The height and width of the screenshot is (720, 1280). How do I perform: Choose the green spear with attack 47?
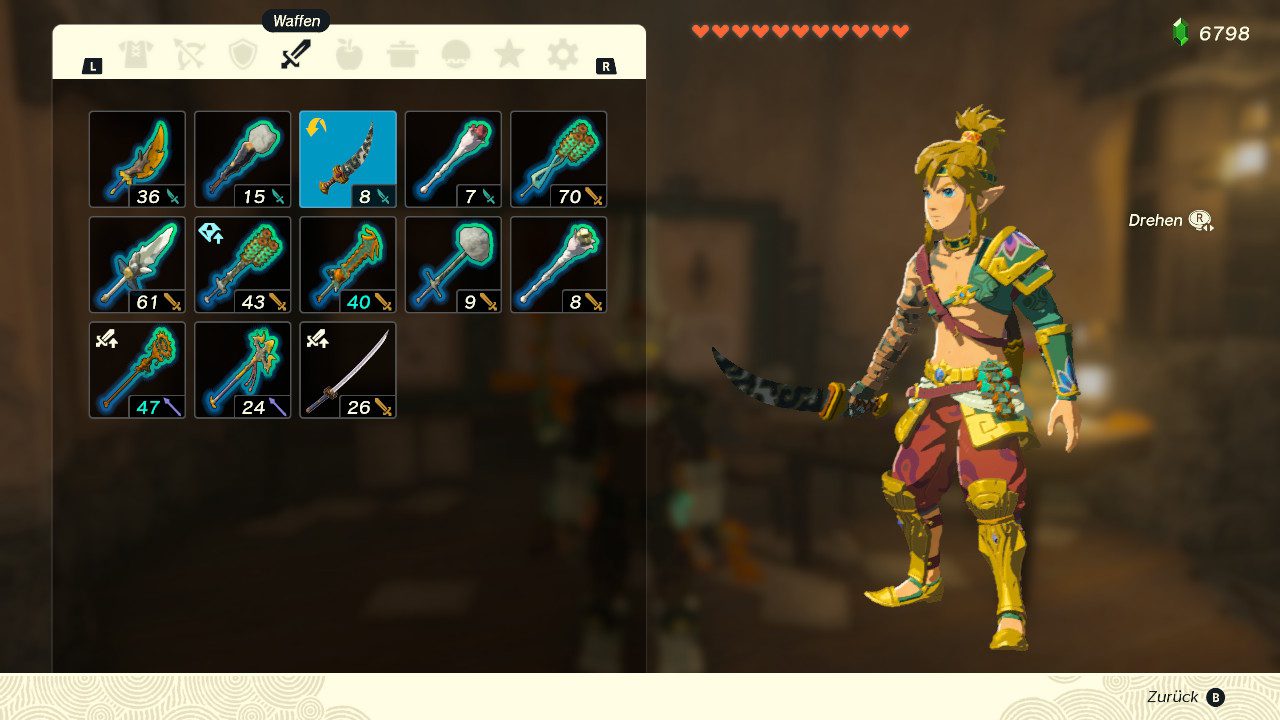[137, 370]
